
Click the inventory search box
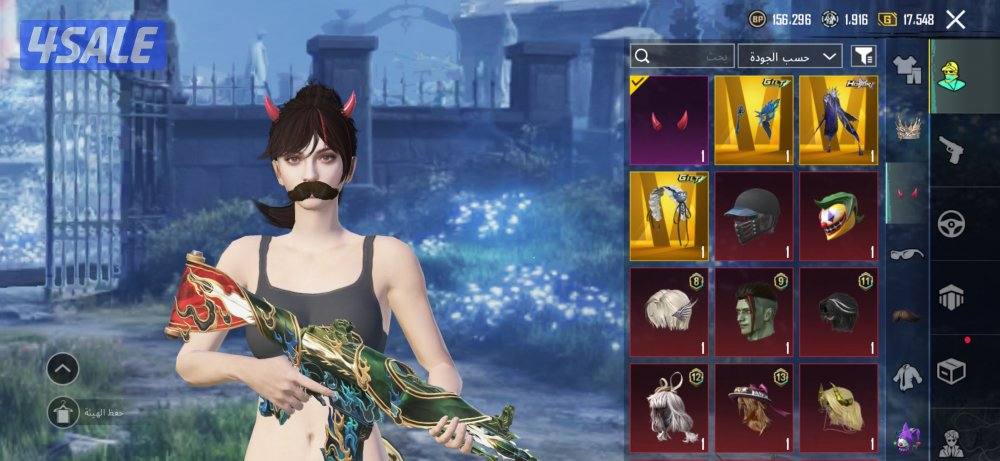click(x=683, y=57)
